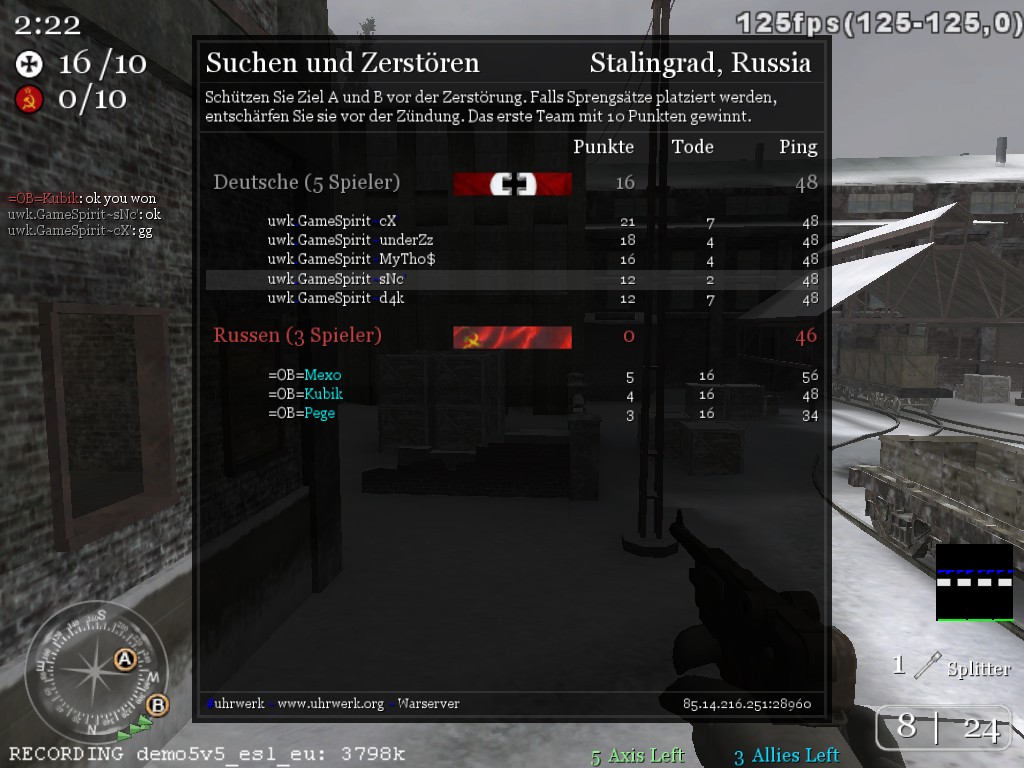Click the German team flag banner
This screenshot has height=768, width=1024.
click(512, 184)
